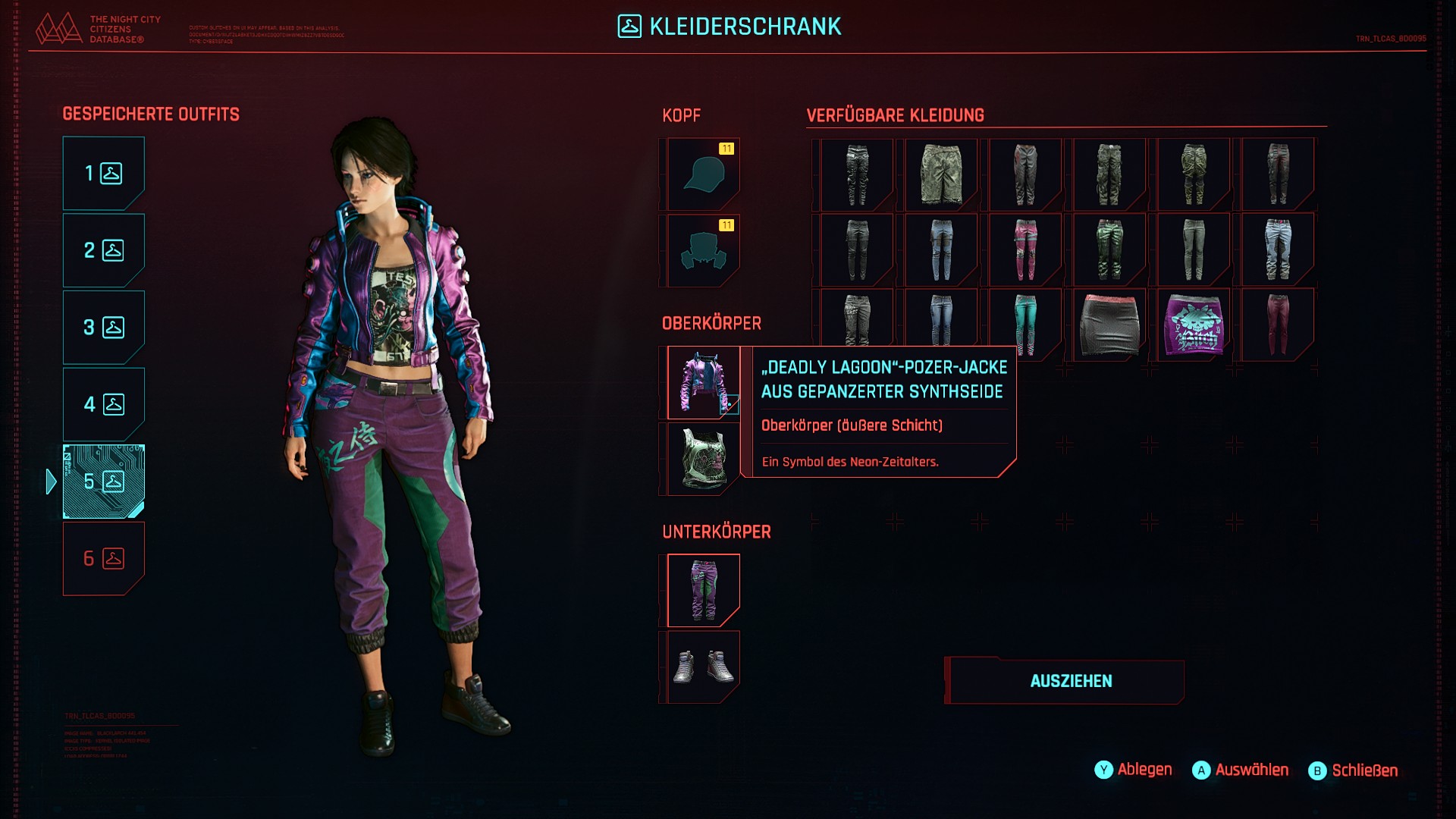Select the cap head slot

(703, 174)
